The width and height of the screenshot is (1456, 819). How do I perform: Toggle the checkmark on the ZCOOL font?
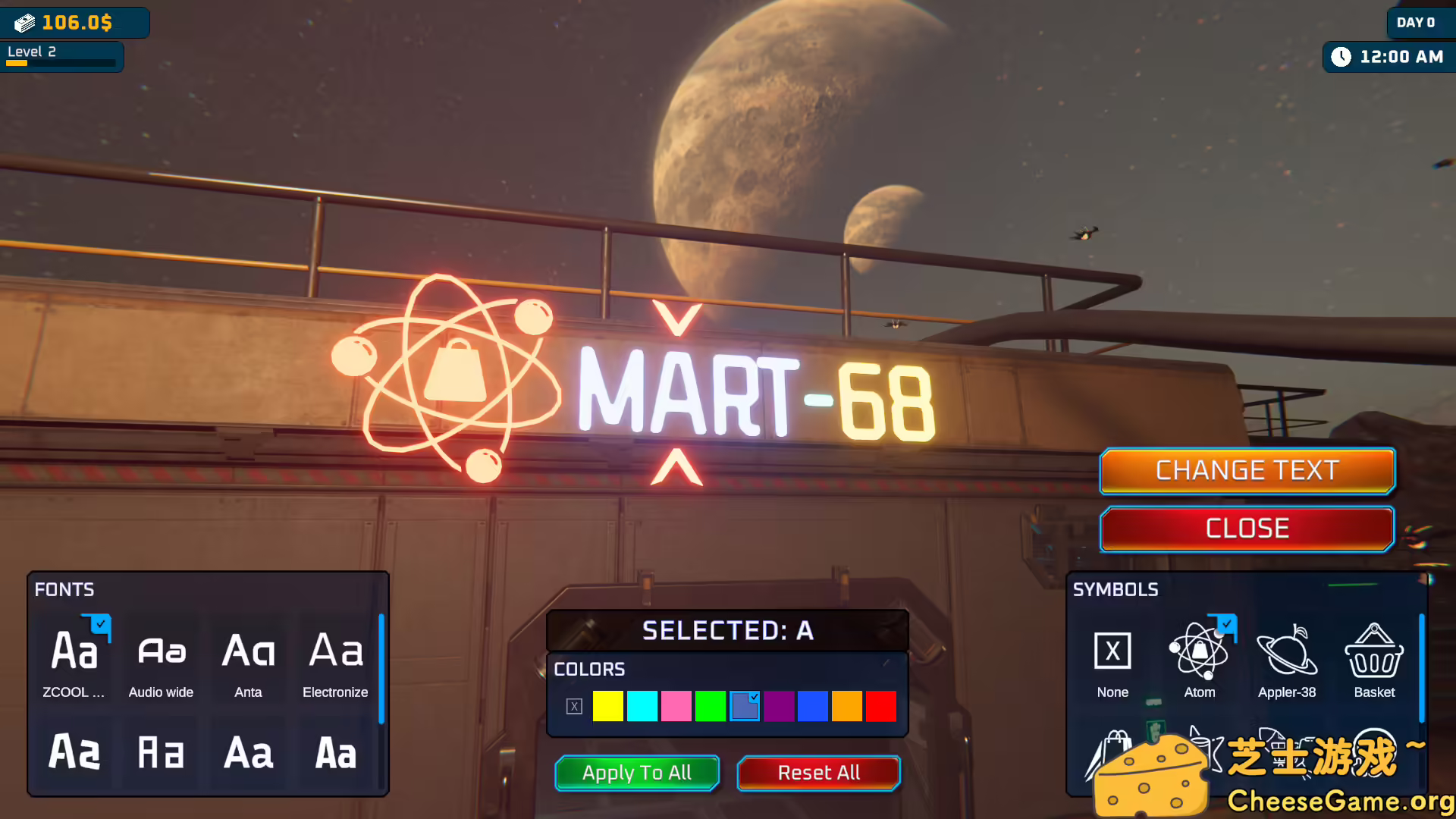(99, 624)
